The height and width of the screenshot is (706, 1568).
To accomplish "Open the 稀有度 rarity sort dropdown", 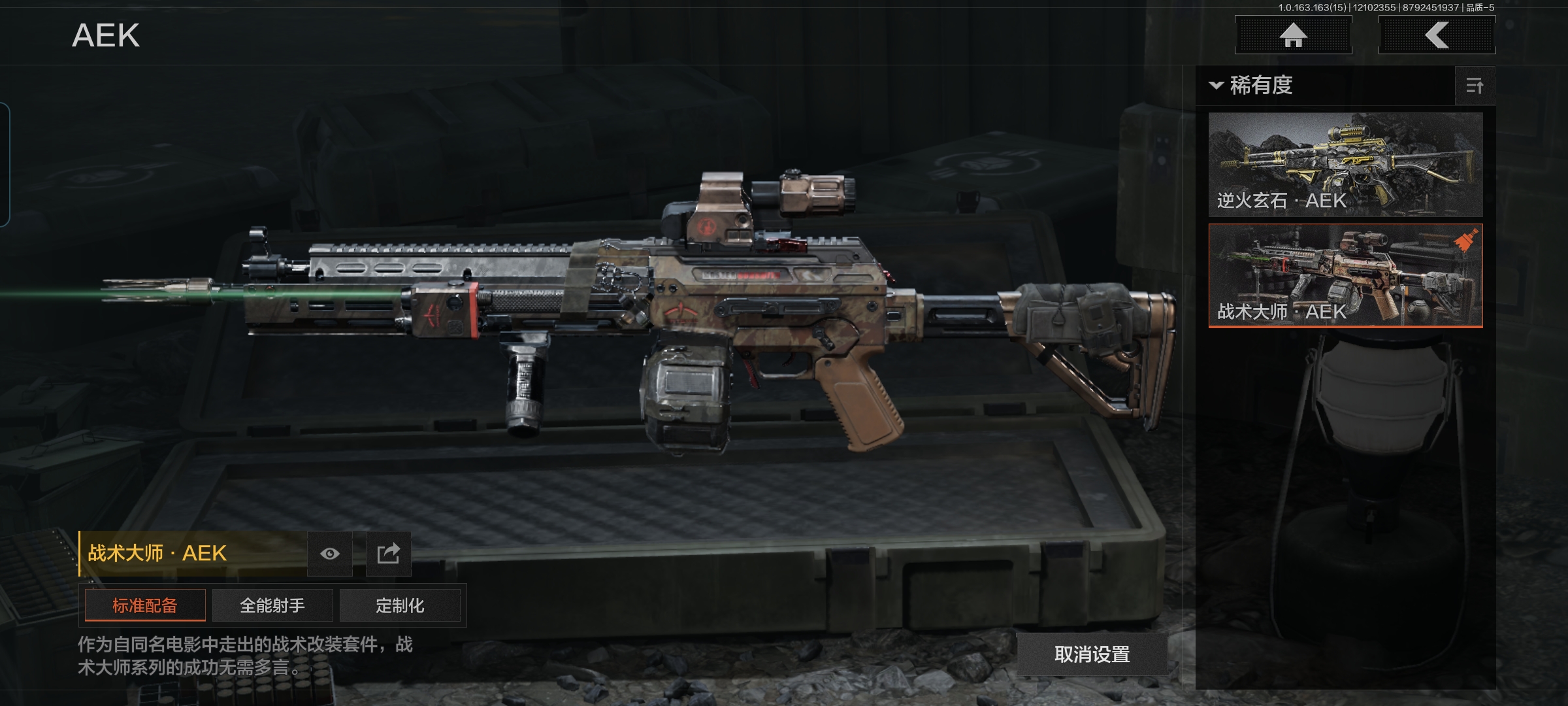I will click(1252, 86).
